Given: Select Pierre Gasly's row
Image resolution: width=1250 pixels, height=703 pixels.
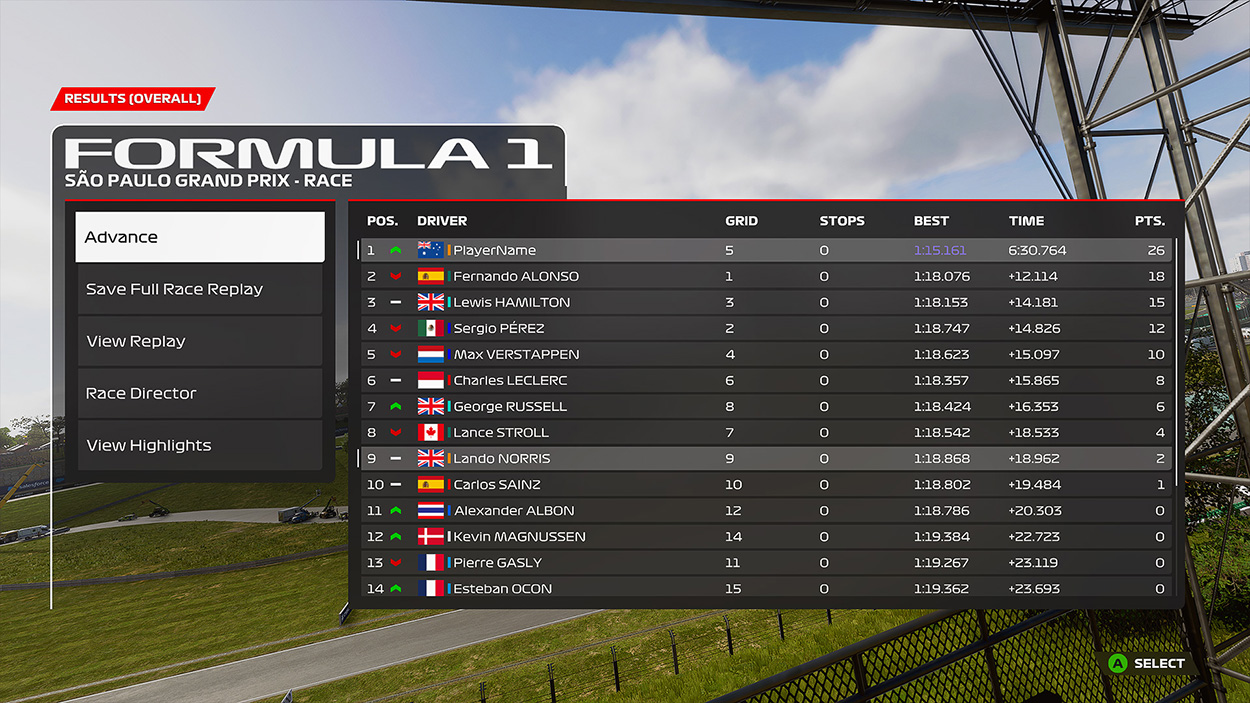Looking at the screenshot, I should tap(765, 562).
